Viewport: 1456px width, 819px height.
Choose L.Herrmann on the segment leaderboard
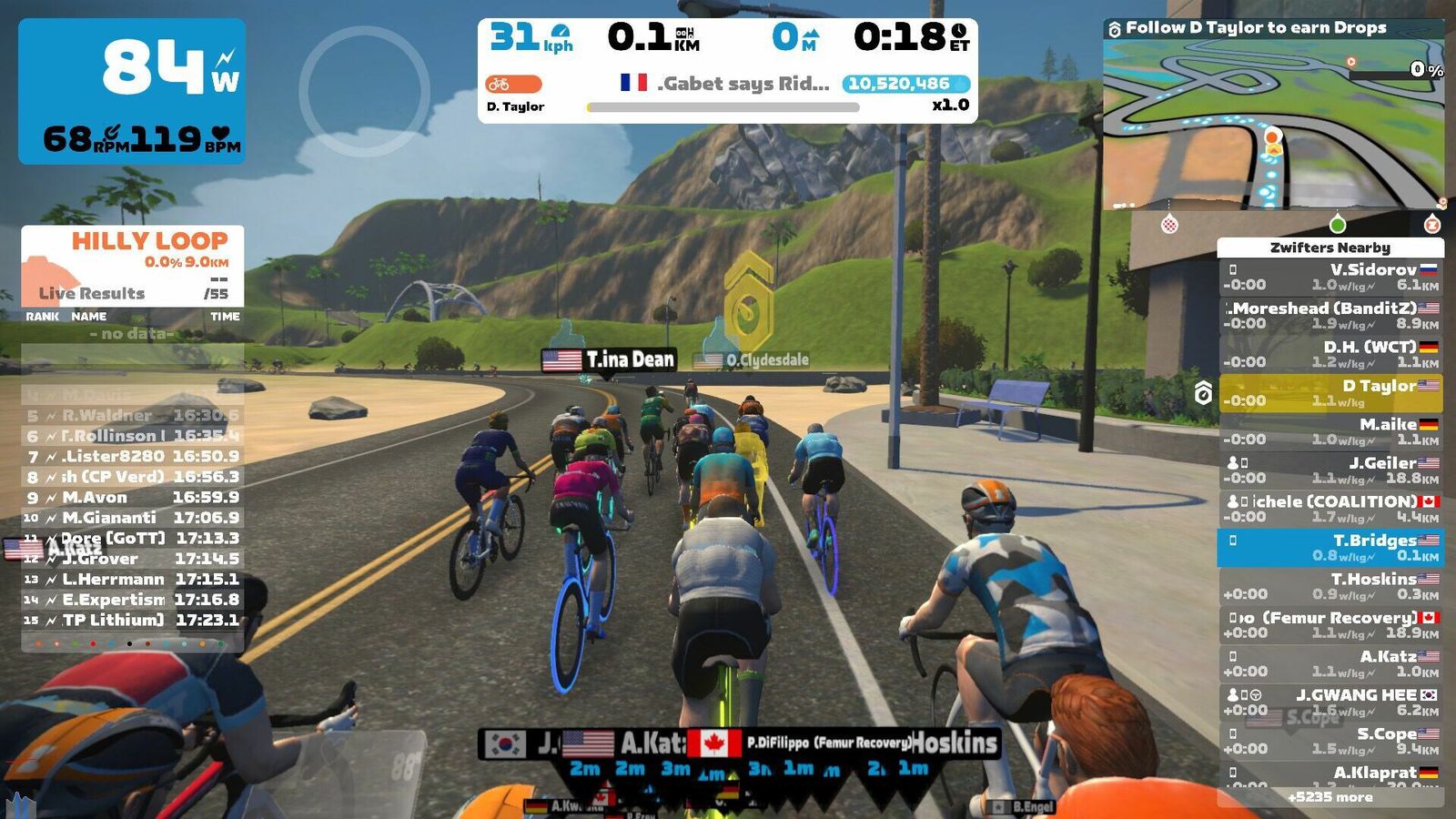tap(133, 580)
